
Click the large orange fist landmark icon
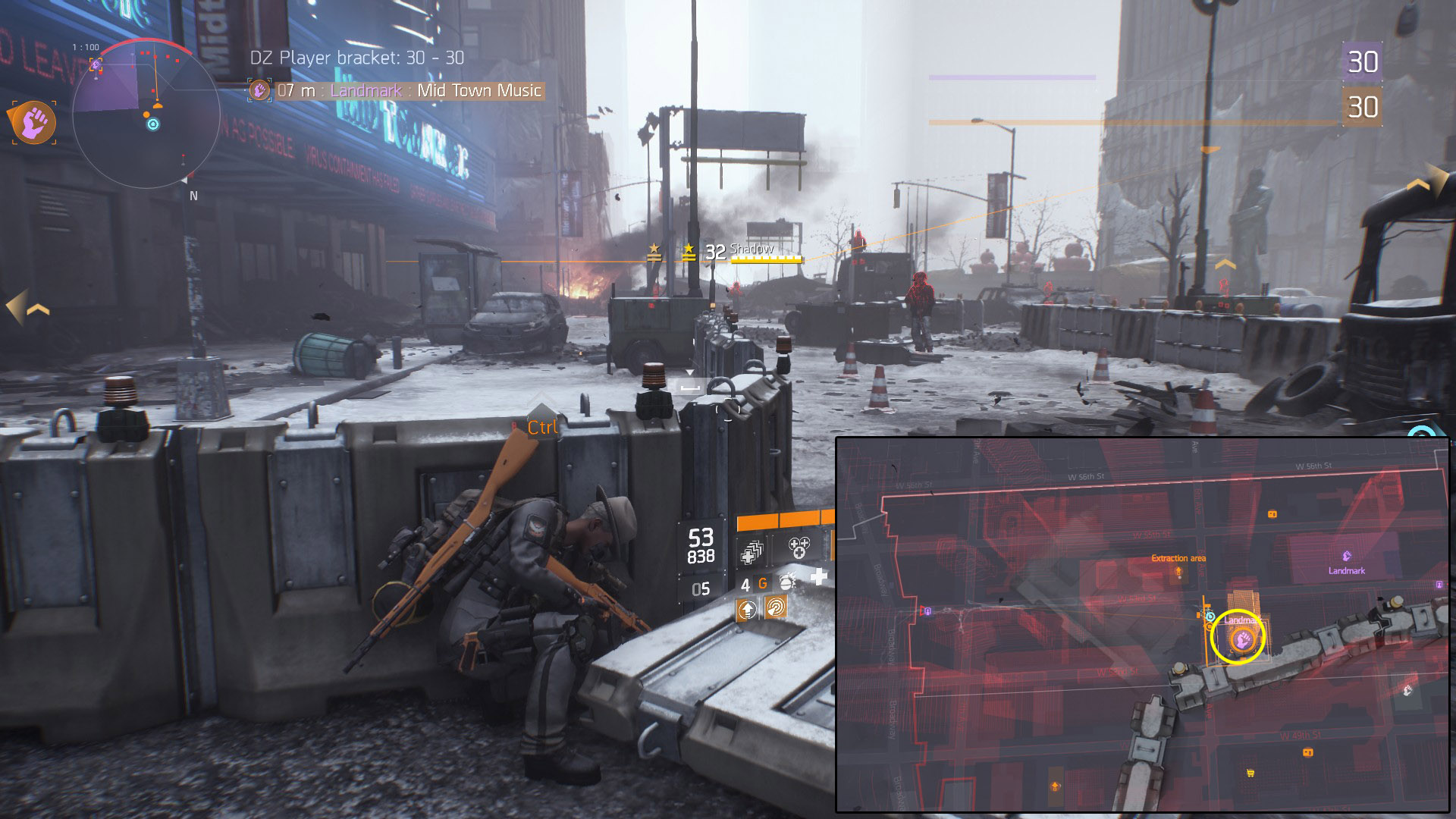(x=33, y=122)
